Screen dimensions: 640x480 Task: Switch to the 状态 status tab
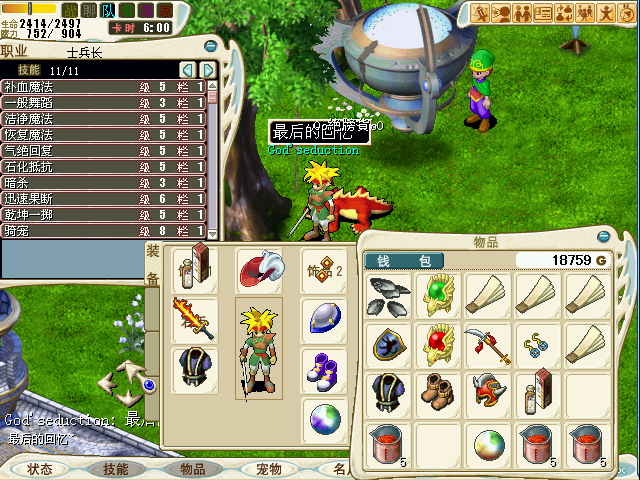[x=40, y=468]
